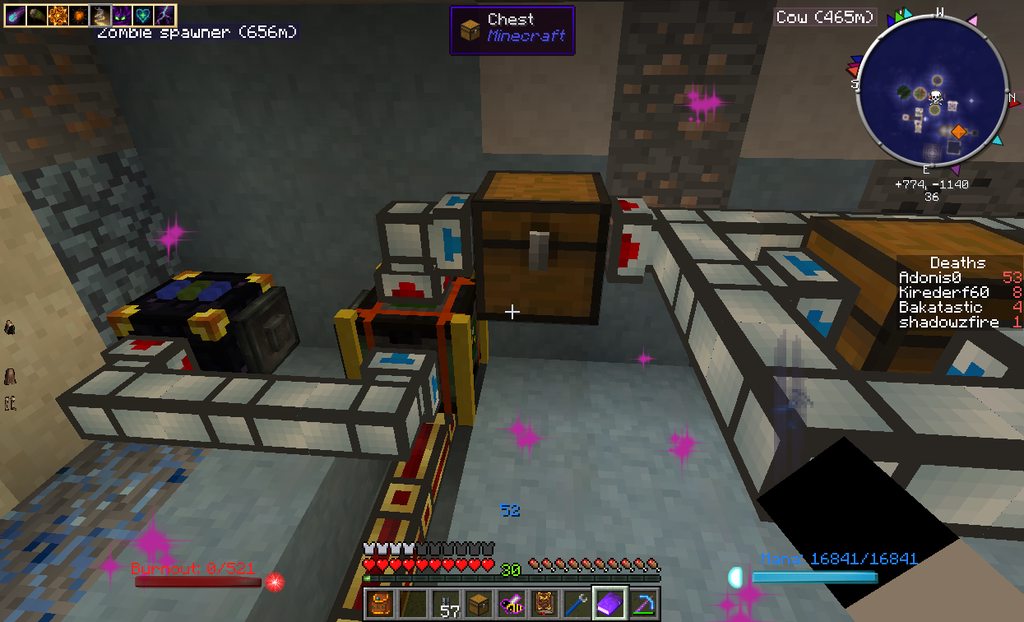Activate the teal heart healing spell
The width and height of the screenshot is (1024, 622).
[143, 15]
